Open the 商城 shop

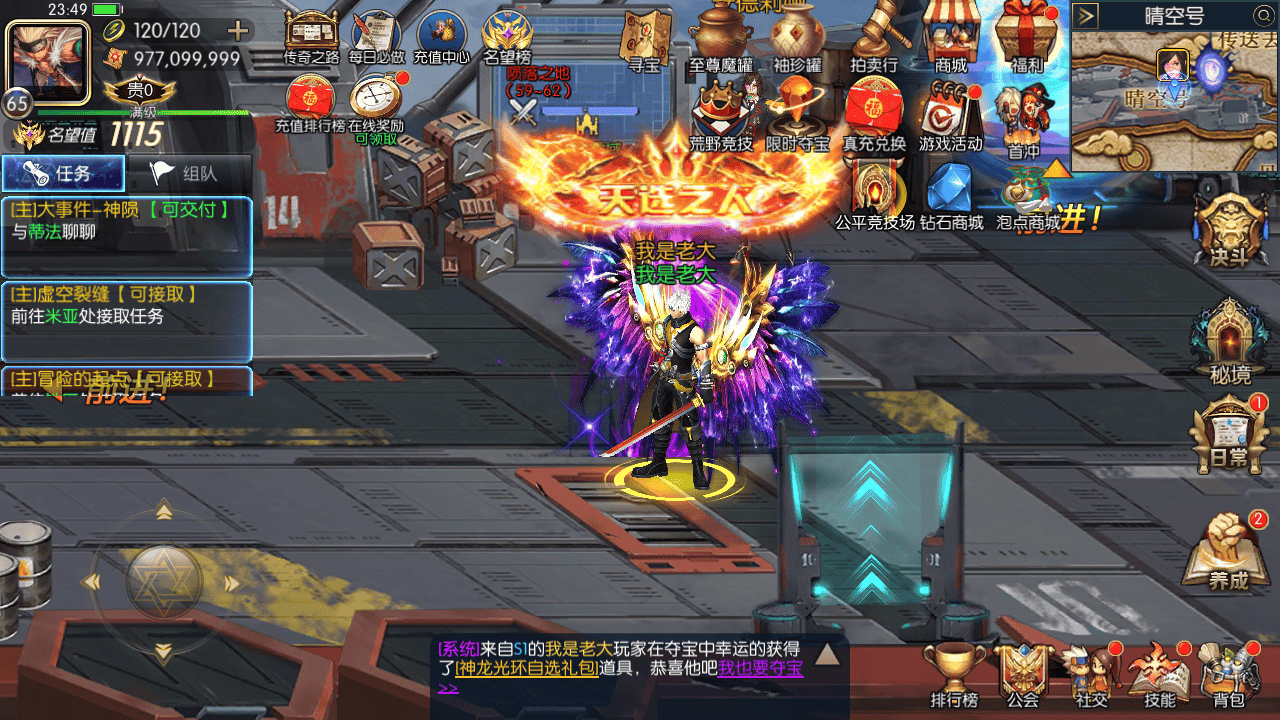[x=951, y=36]
